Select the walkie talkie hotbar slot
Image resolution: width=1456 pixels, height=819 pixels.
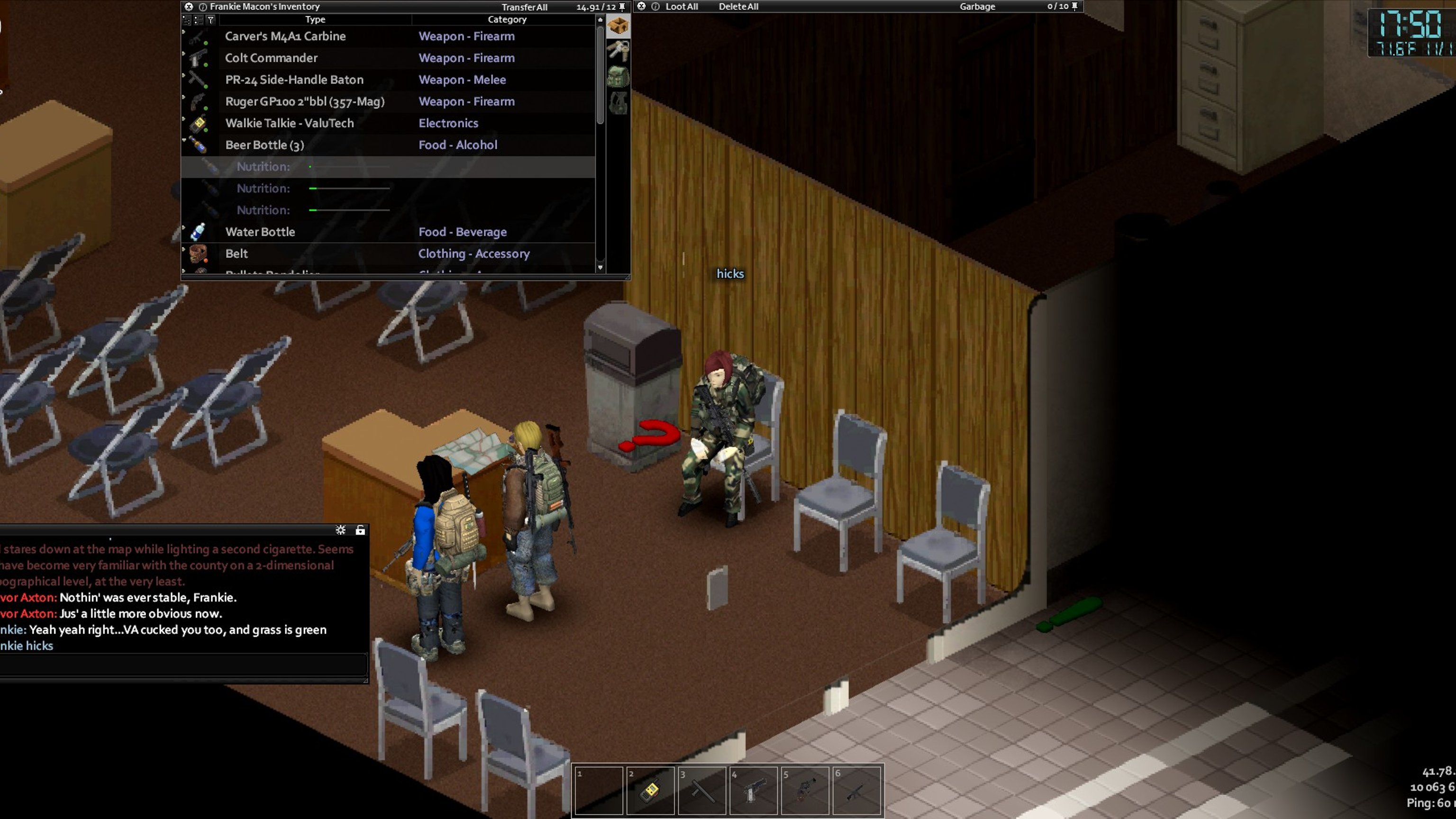tap(650, 790)
